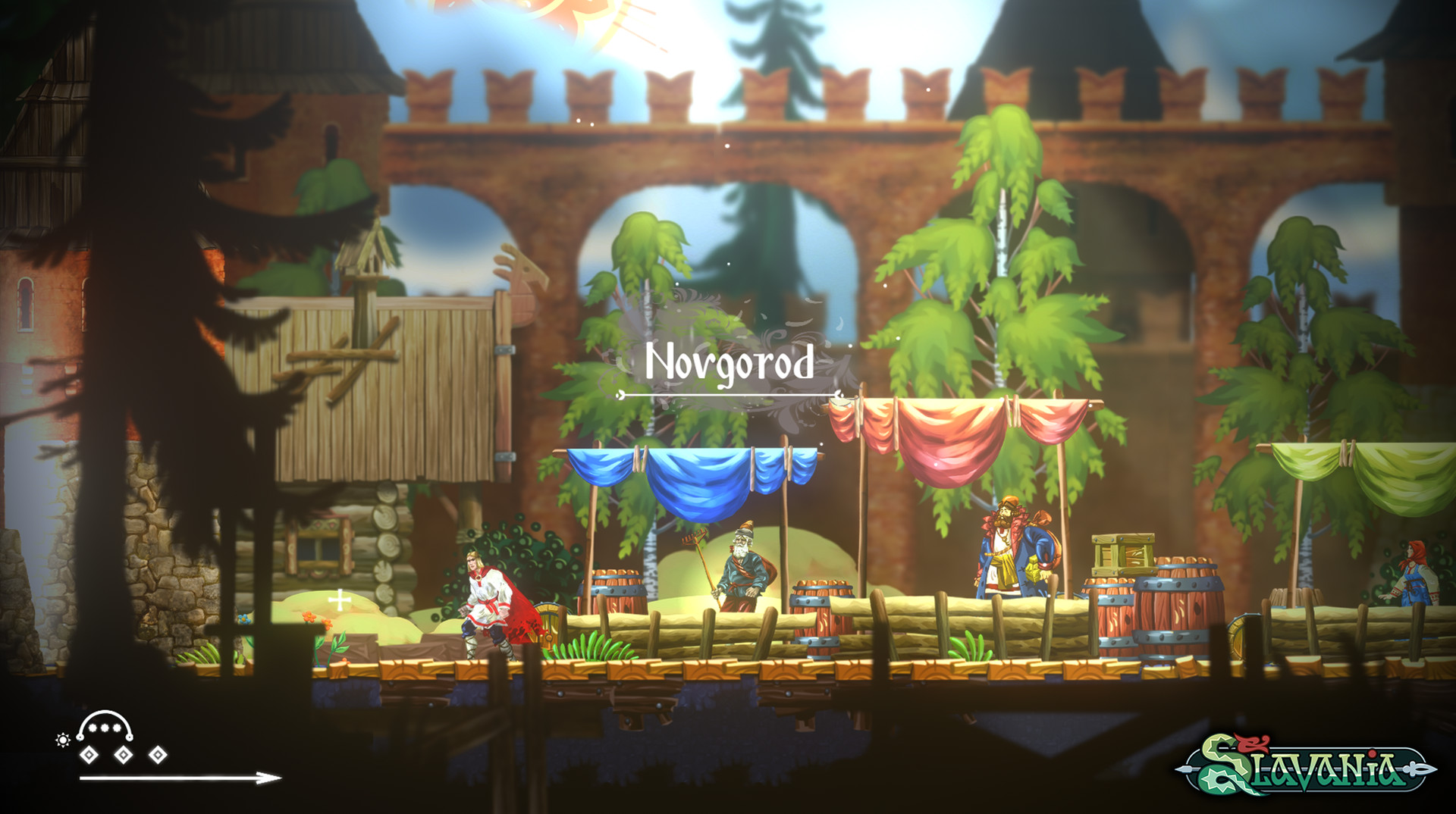Select the middle diamond ability slot
The height and width of the screenshot is (814, 1456).
click(x=124, y=754)
